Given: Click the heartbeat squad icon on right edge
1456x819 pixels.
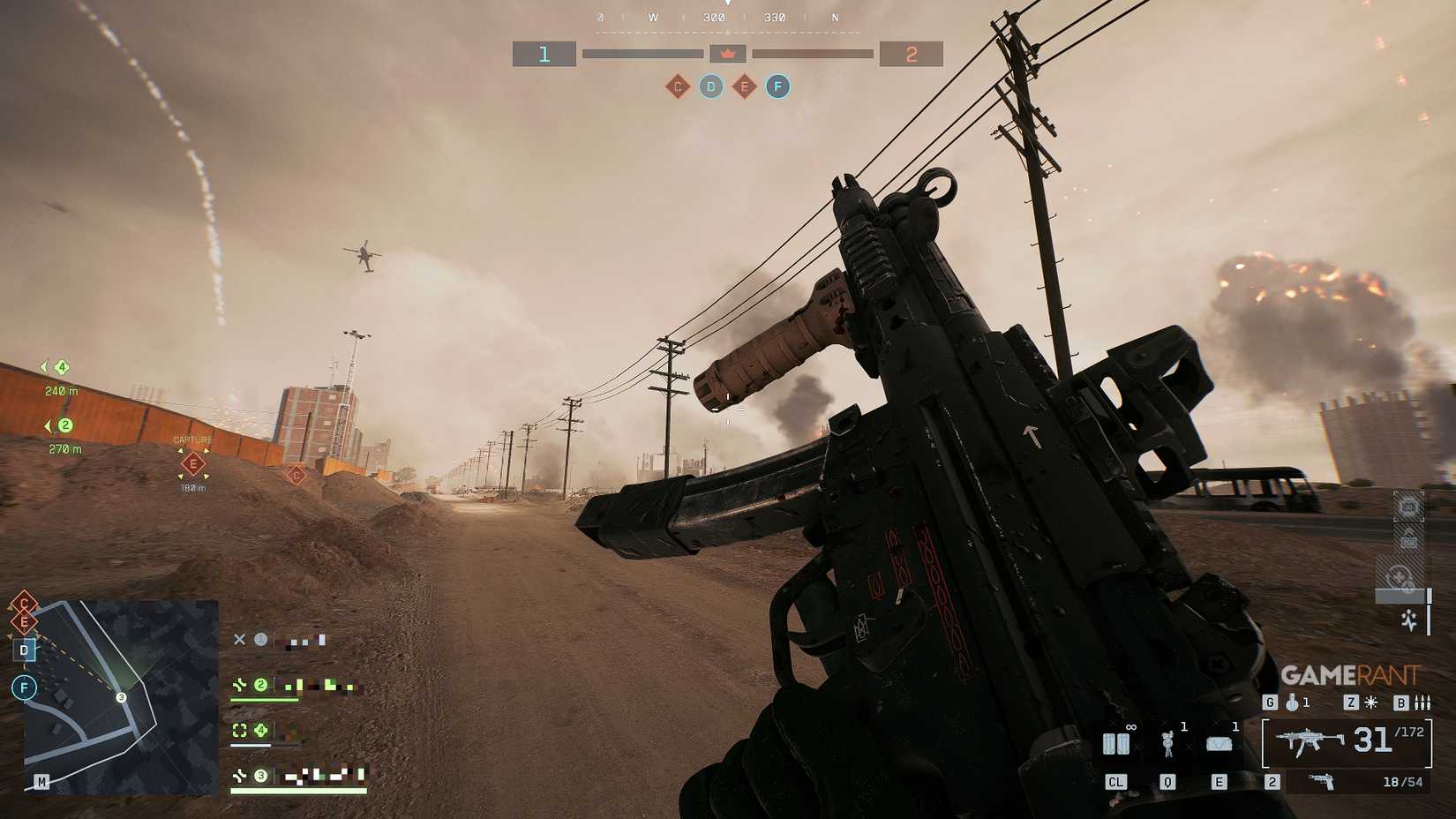Looking at the screenshot, I should (1408, 620).
